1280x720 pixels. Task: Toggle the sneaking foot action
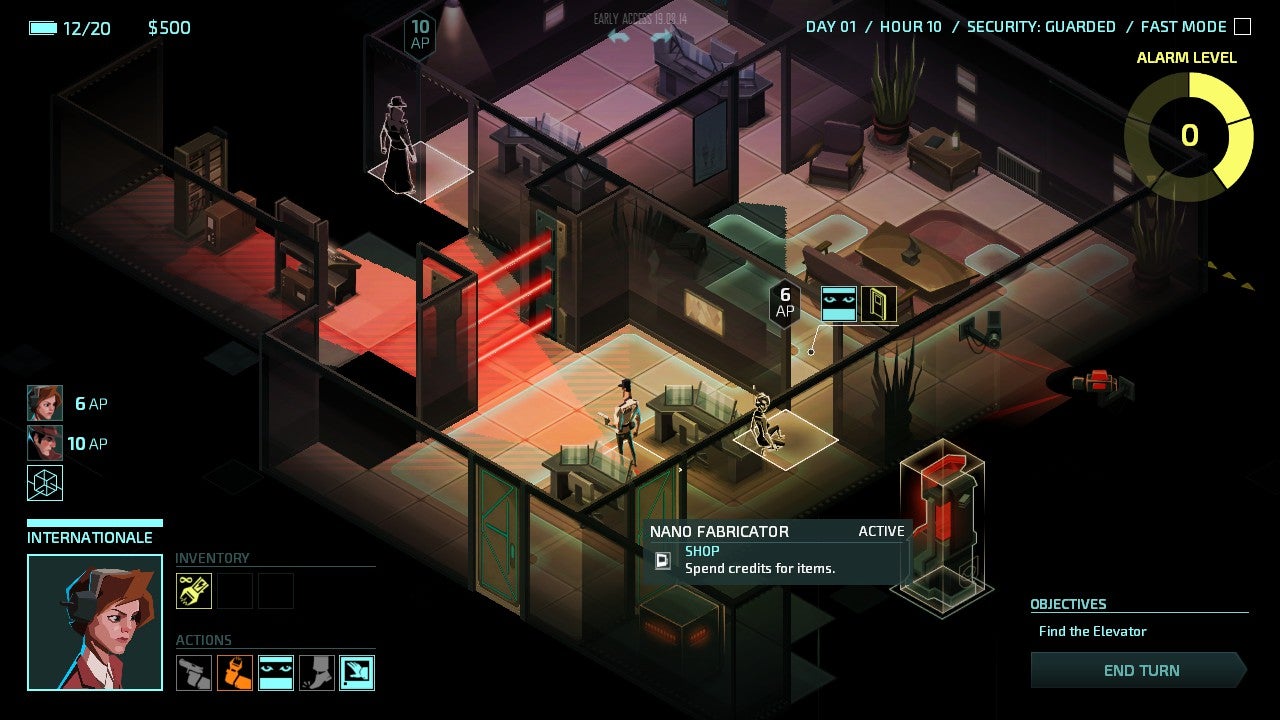click(317, 673)
